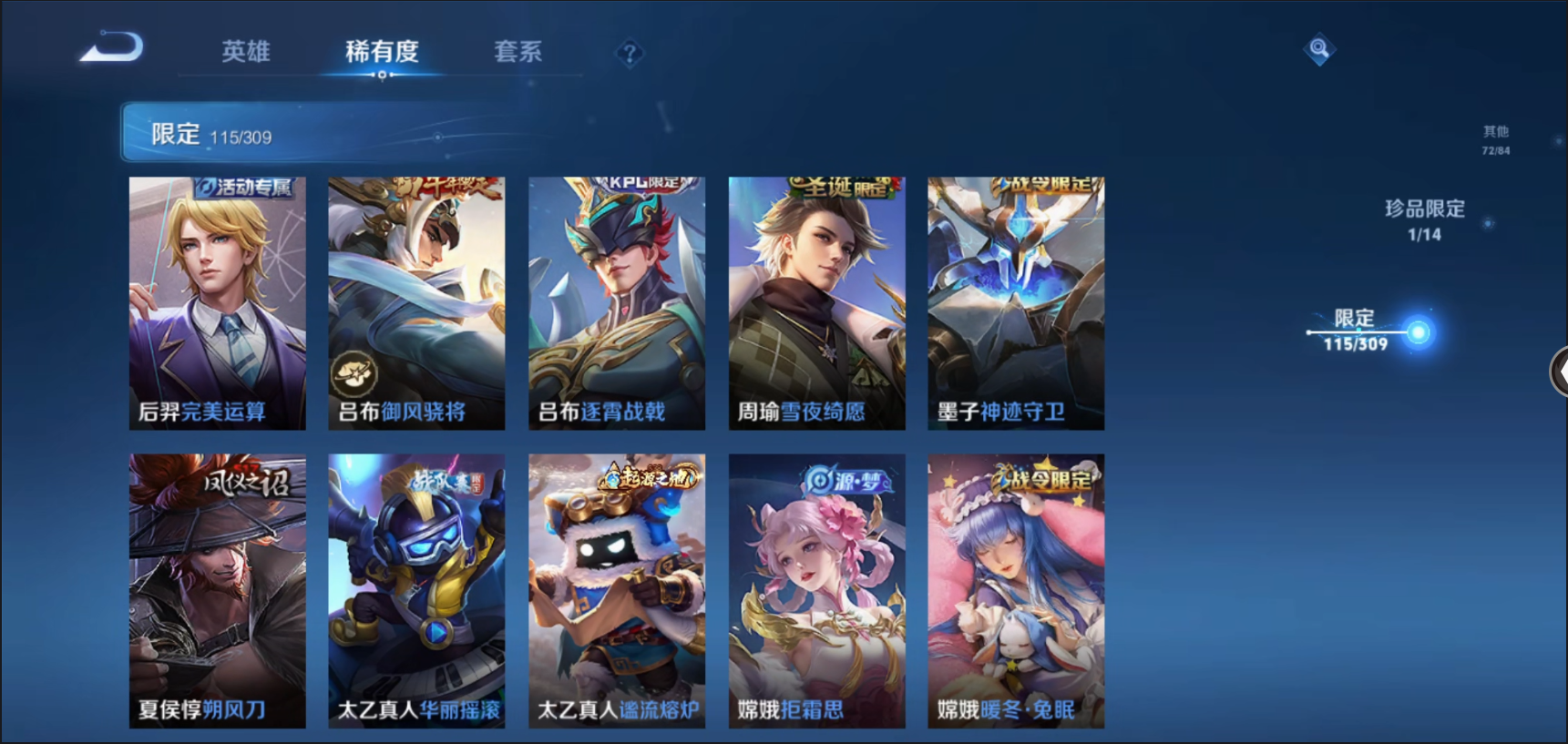Viewport: 1568px width, 744px height.
Task: Select the 限定 115/309 rarity marker
Action: (x=1356, y=330)
